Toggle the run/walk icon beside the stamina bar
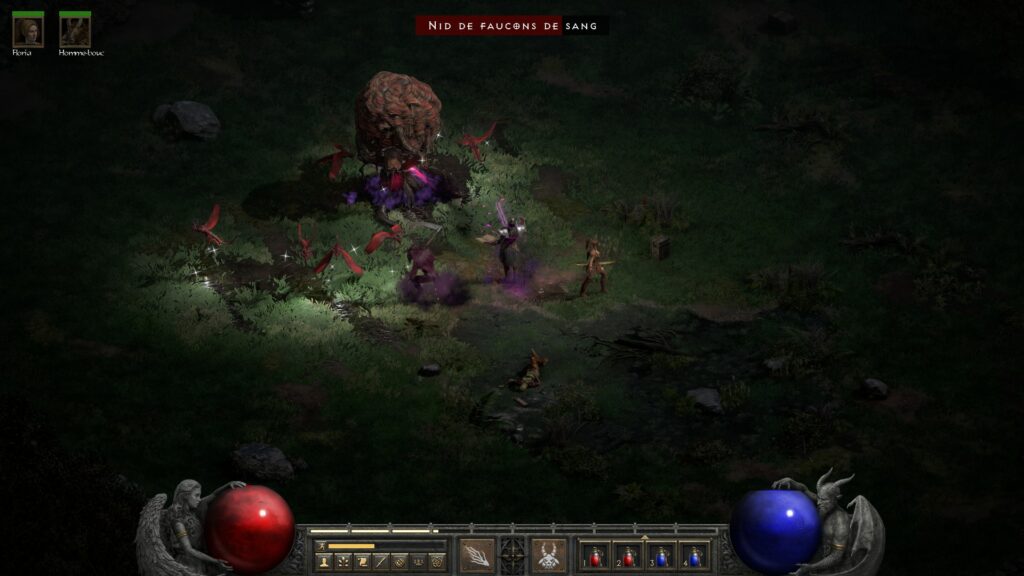 (x=321, y=546)
